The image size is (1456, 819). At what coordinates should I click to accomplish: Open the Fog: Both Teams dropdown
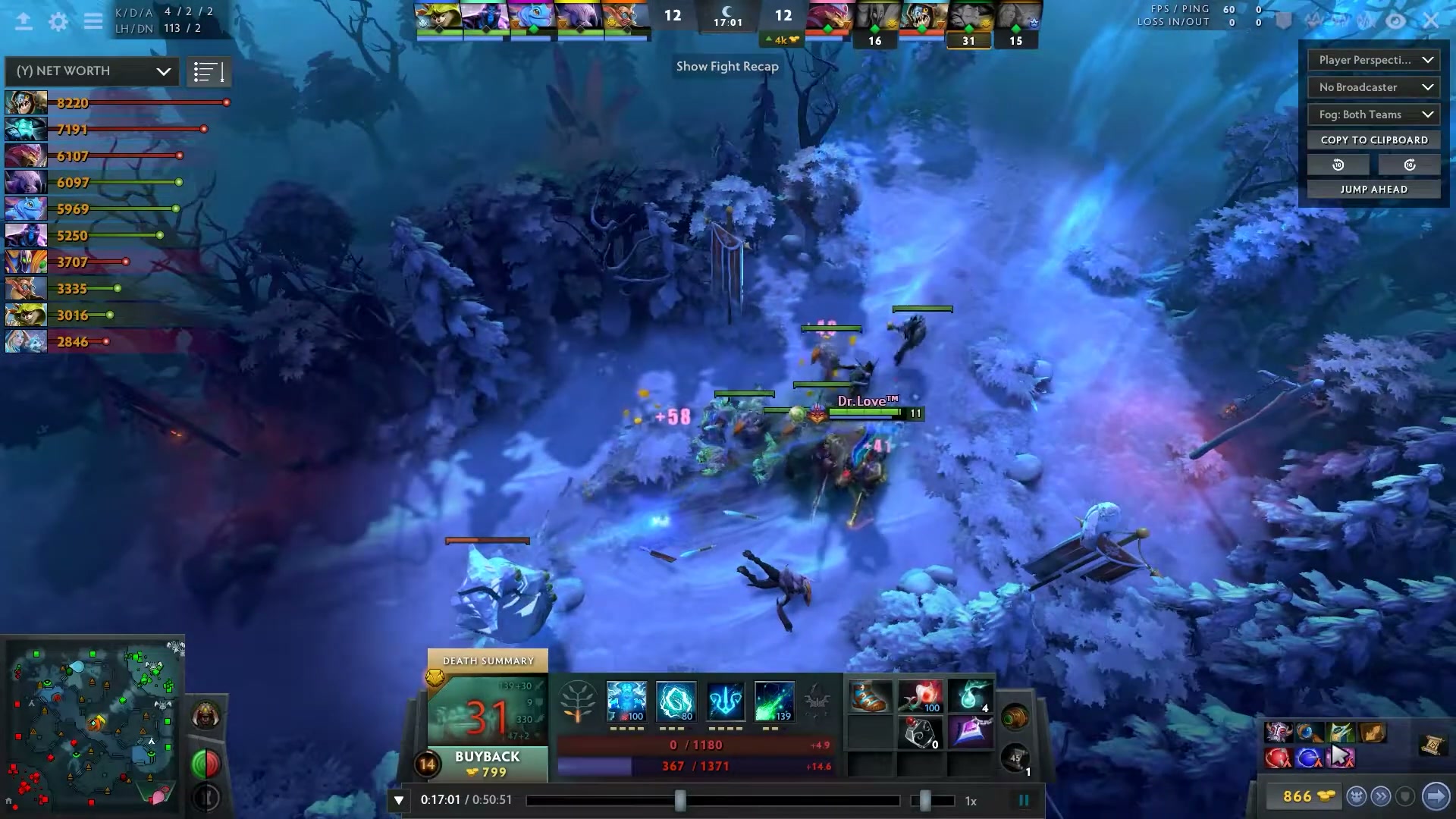click(1373, 115)
